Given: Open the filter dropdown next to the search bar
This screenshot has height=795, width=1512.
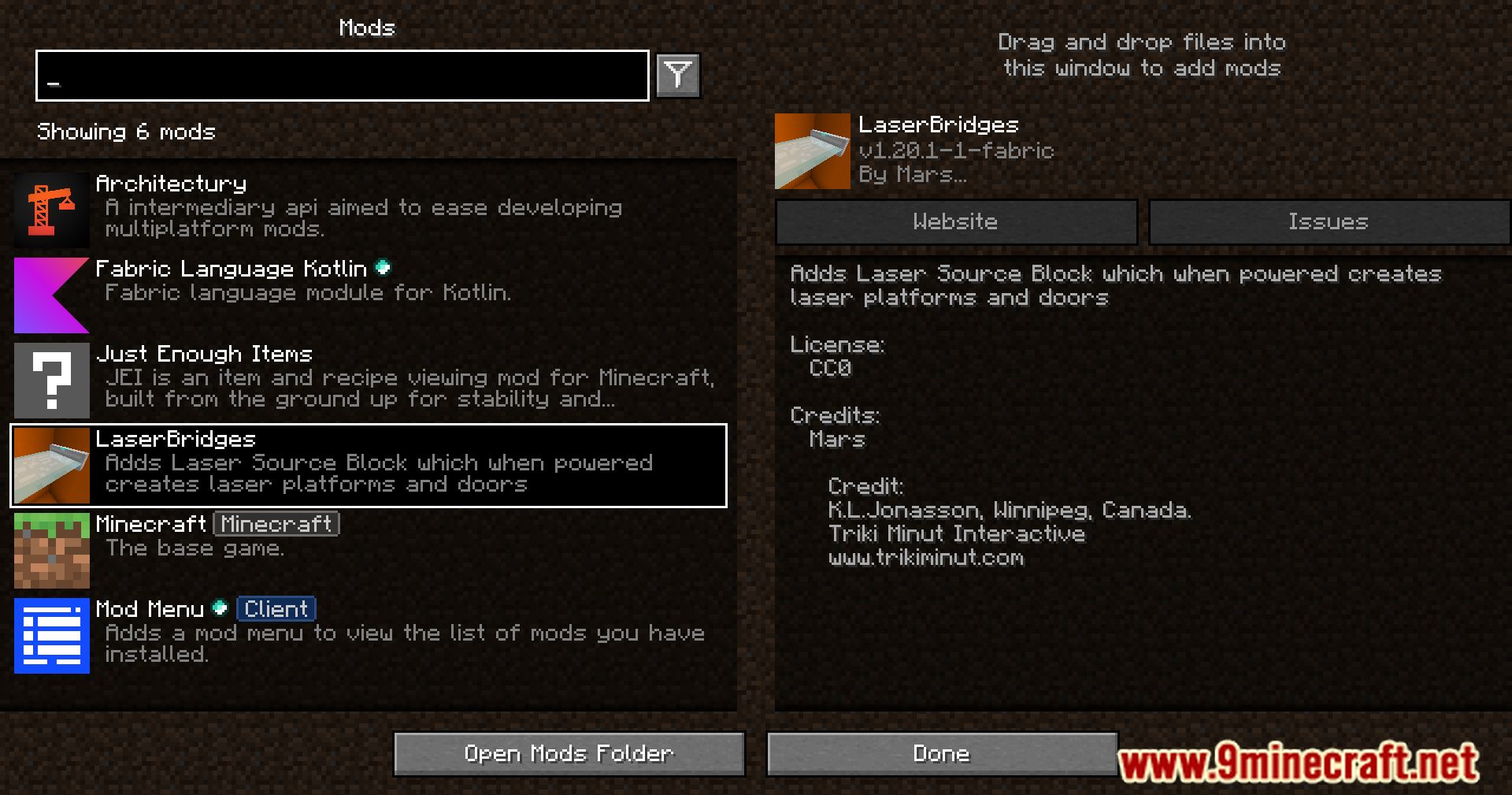Looking at the screenshot, I should coord(677,76).
